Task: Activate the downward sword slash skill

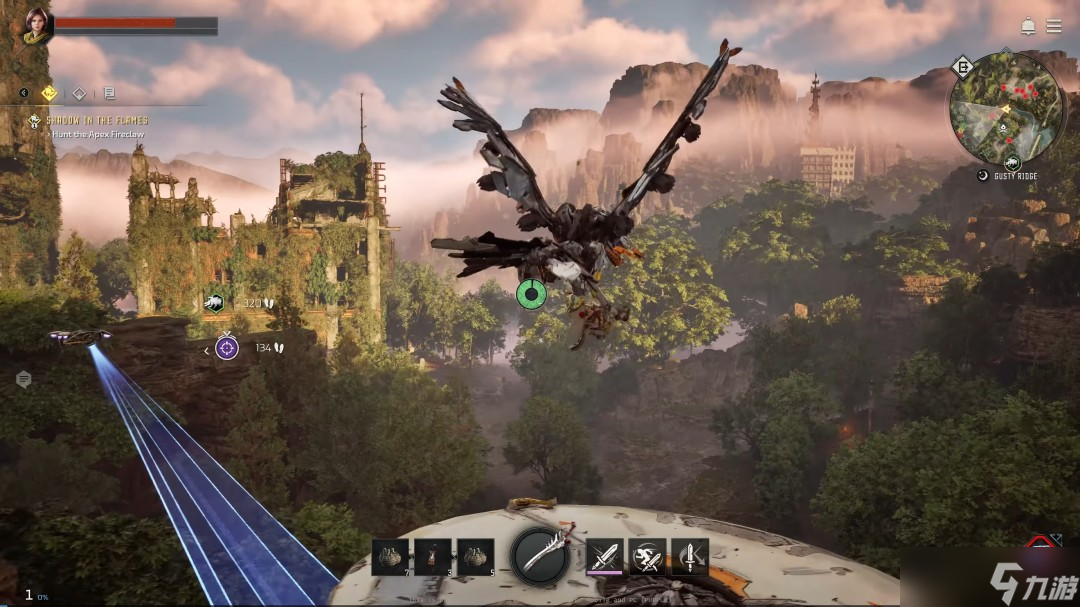Action: tap(690, 557)
